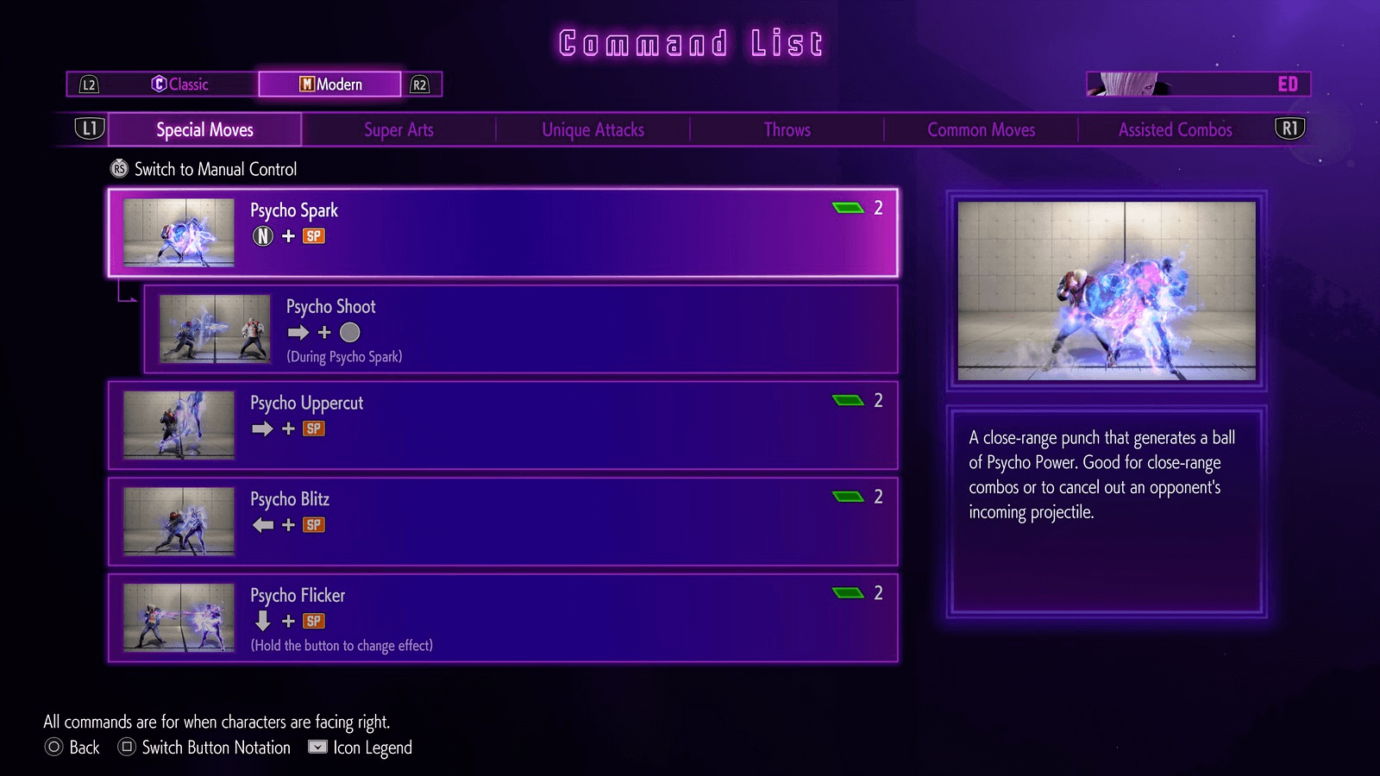
Task: Select the Psycho Flicker hold-effect entry
Action: 500,620
